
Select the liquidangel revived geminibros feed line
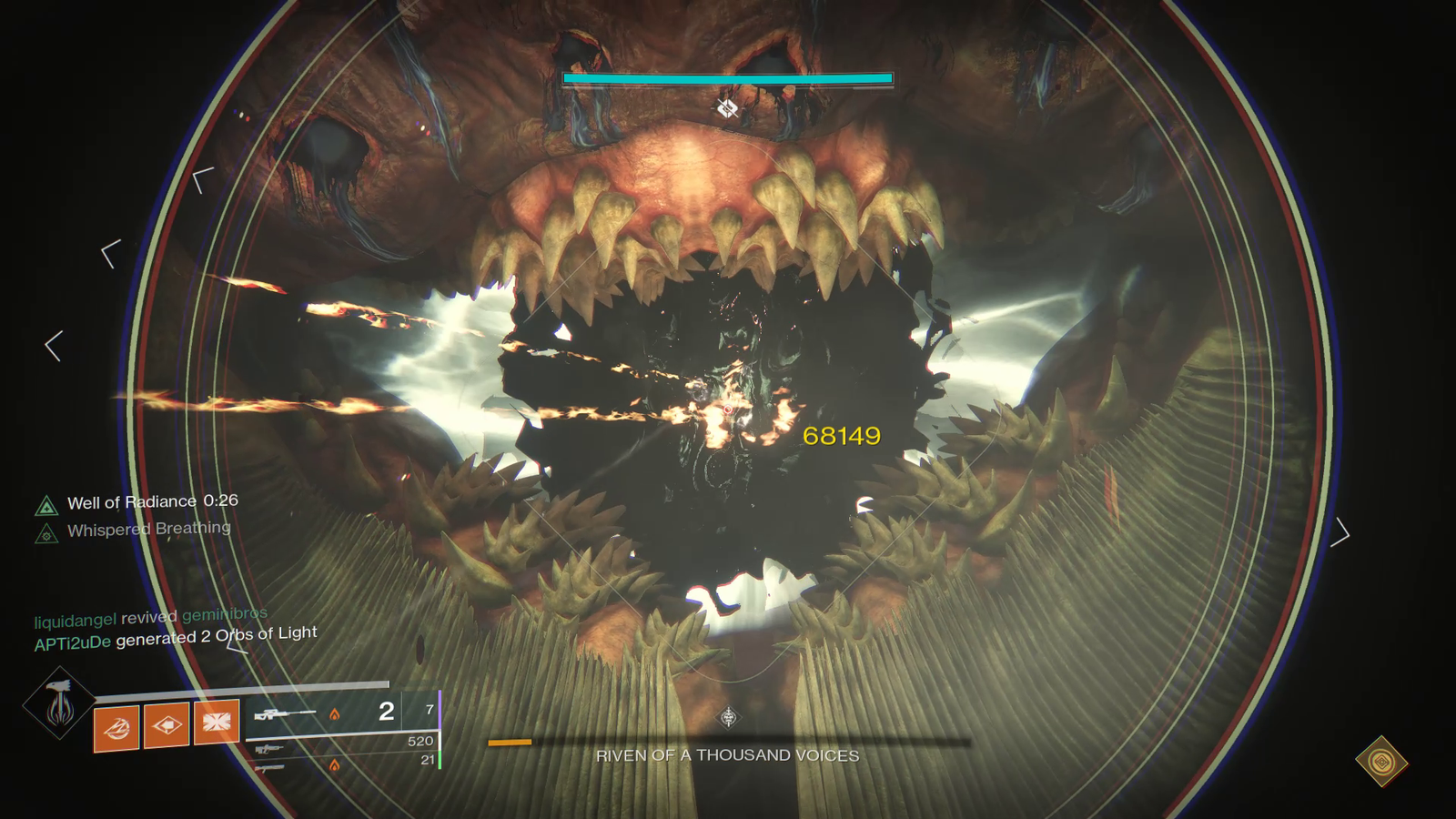(x=151, y=618)
